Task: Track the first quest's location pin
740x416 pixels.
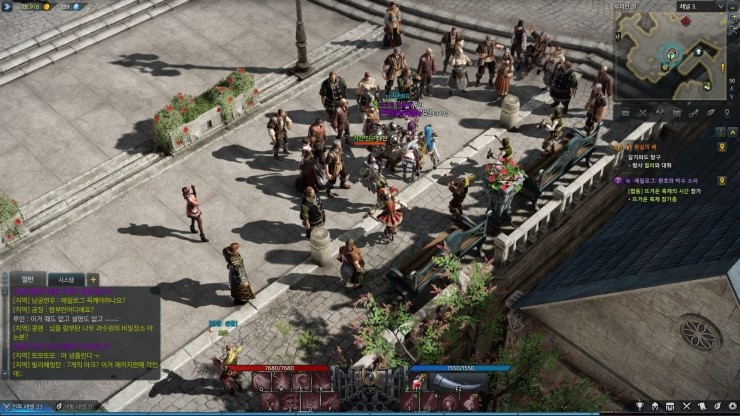Action: [721, 148]
